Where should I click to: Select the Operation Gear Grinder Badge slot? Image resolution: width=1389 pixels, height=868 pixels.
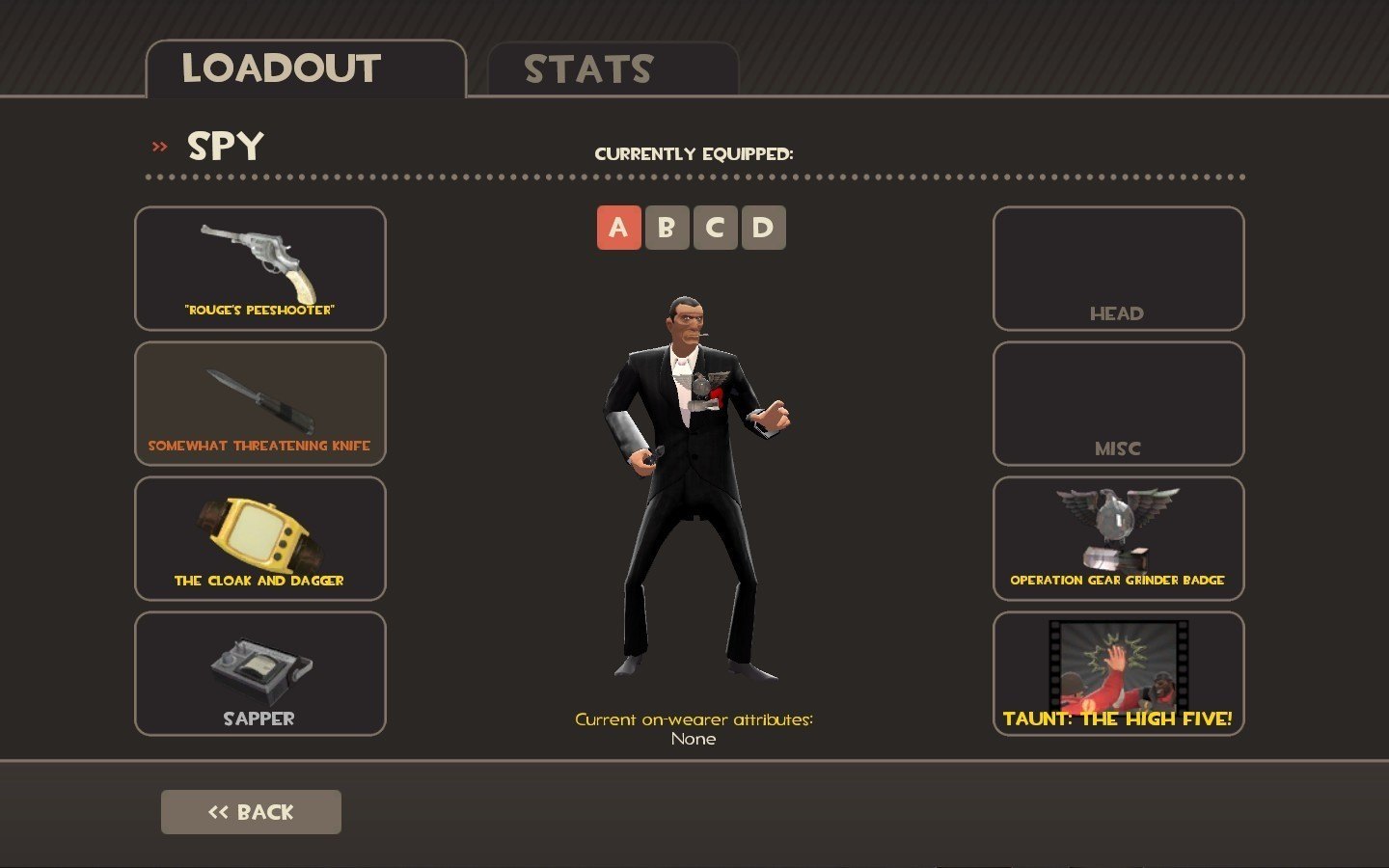(1118, 538)
